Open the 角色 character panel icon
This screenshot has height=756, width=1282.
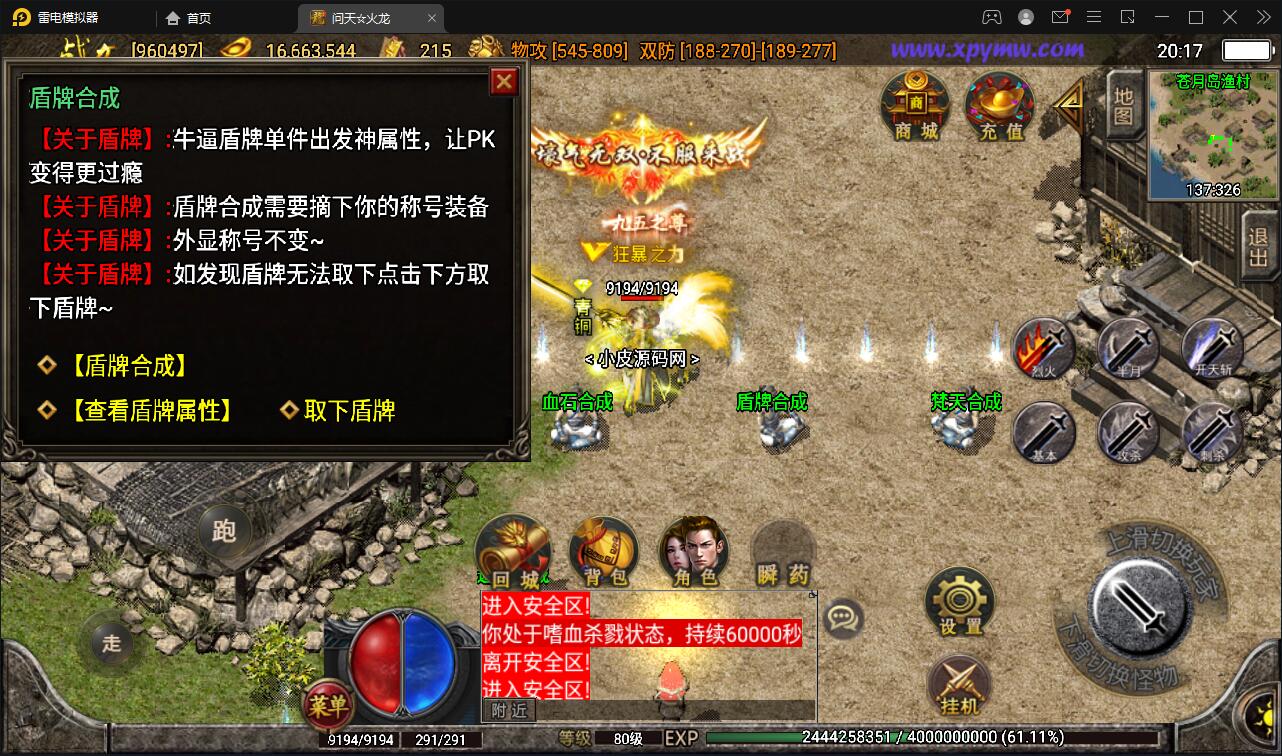693,548
